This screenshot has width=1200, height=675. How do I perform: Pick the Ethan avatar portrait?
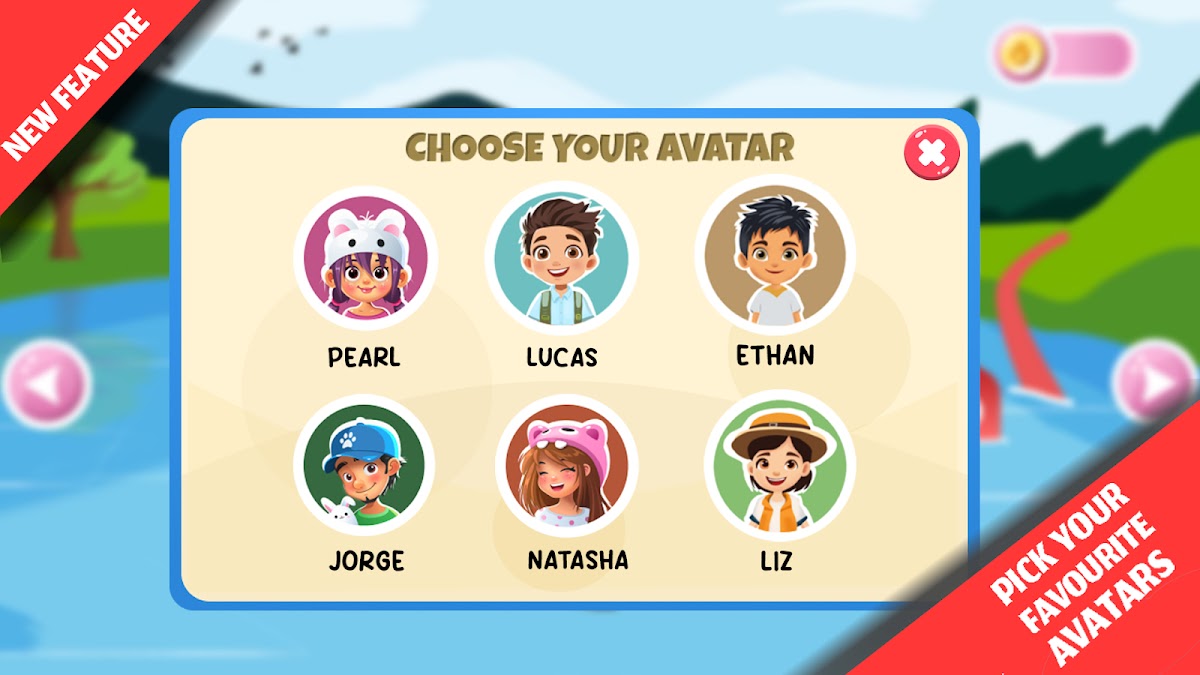point(774,255)
